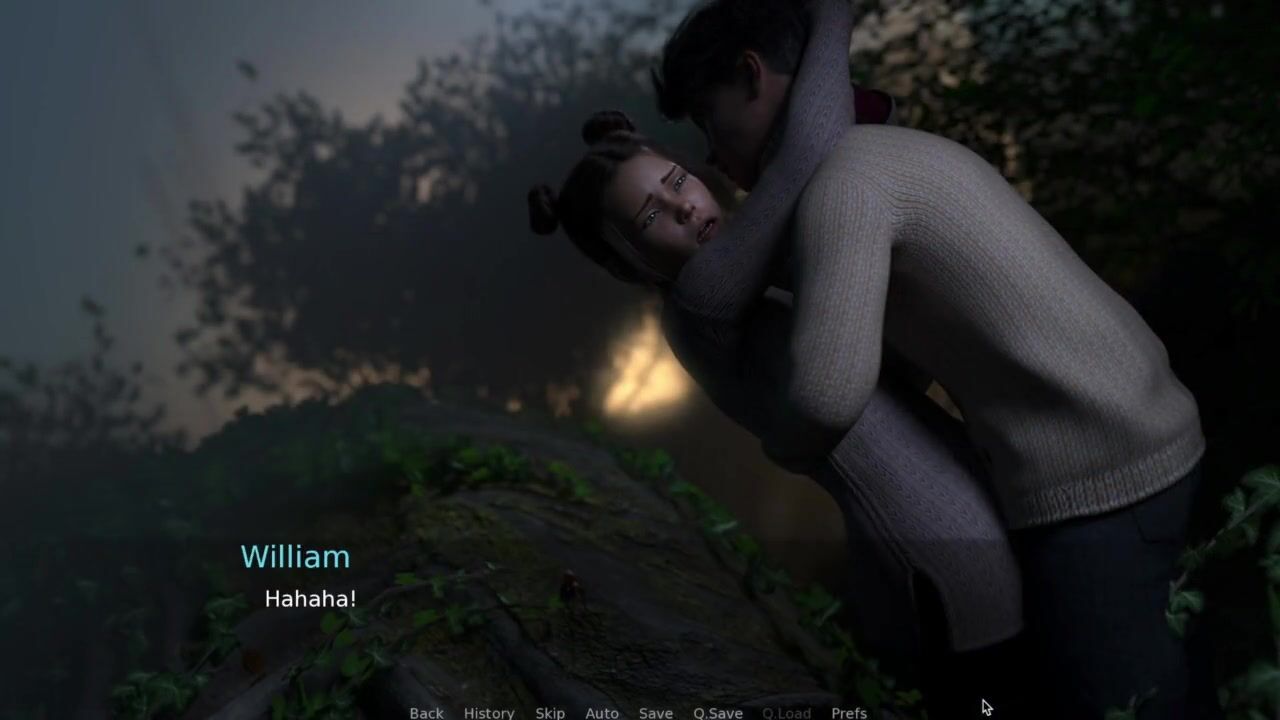The height and width of the screenshot is (720, 1280).
Task: Open the Prefs settings screen
Action: click(x=849, y=712)
